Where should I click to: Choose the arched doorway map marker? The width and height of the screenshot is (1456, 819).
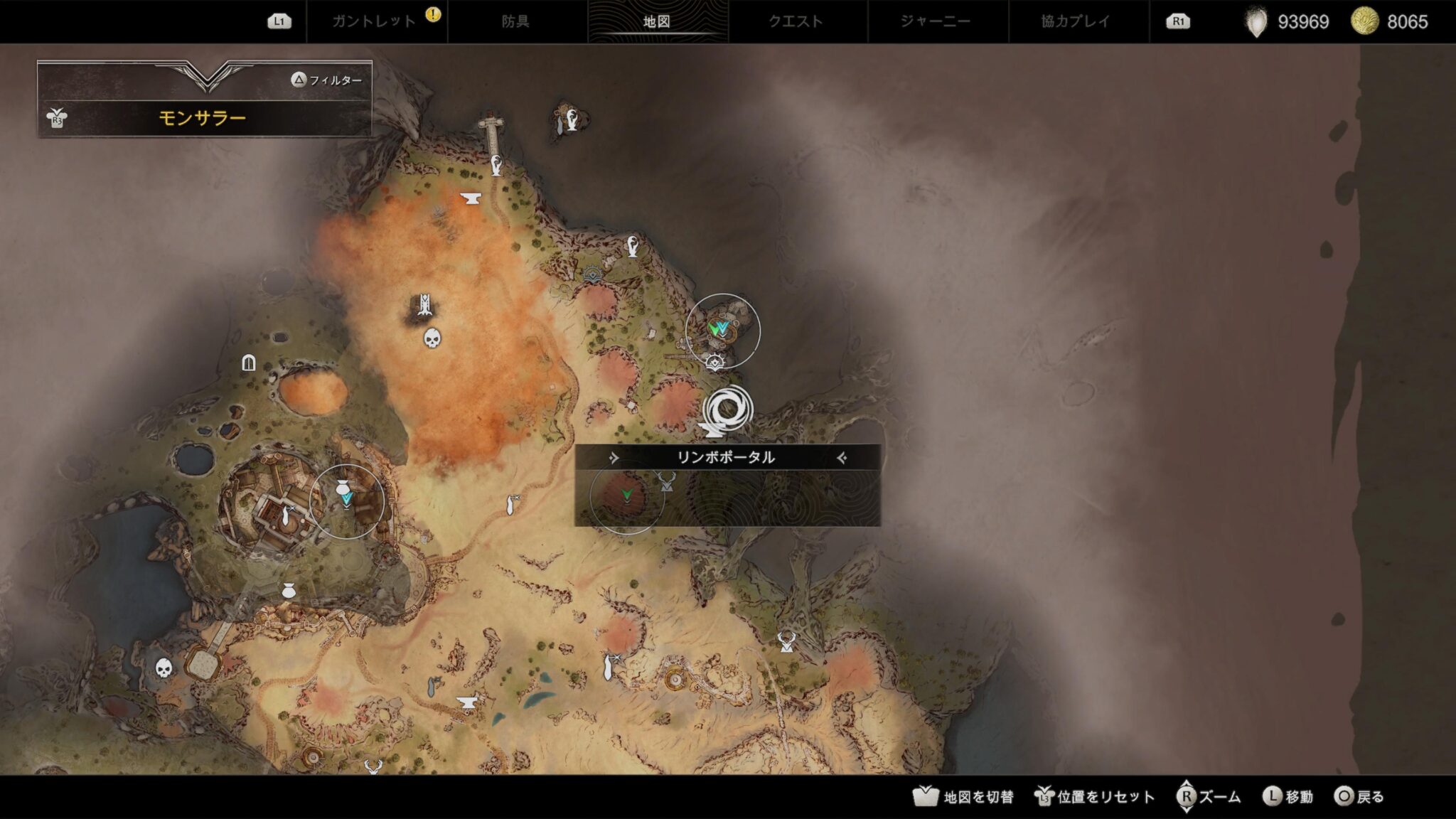(x=248, y=363)
